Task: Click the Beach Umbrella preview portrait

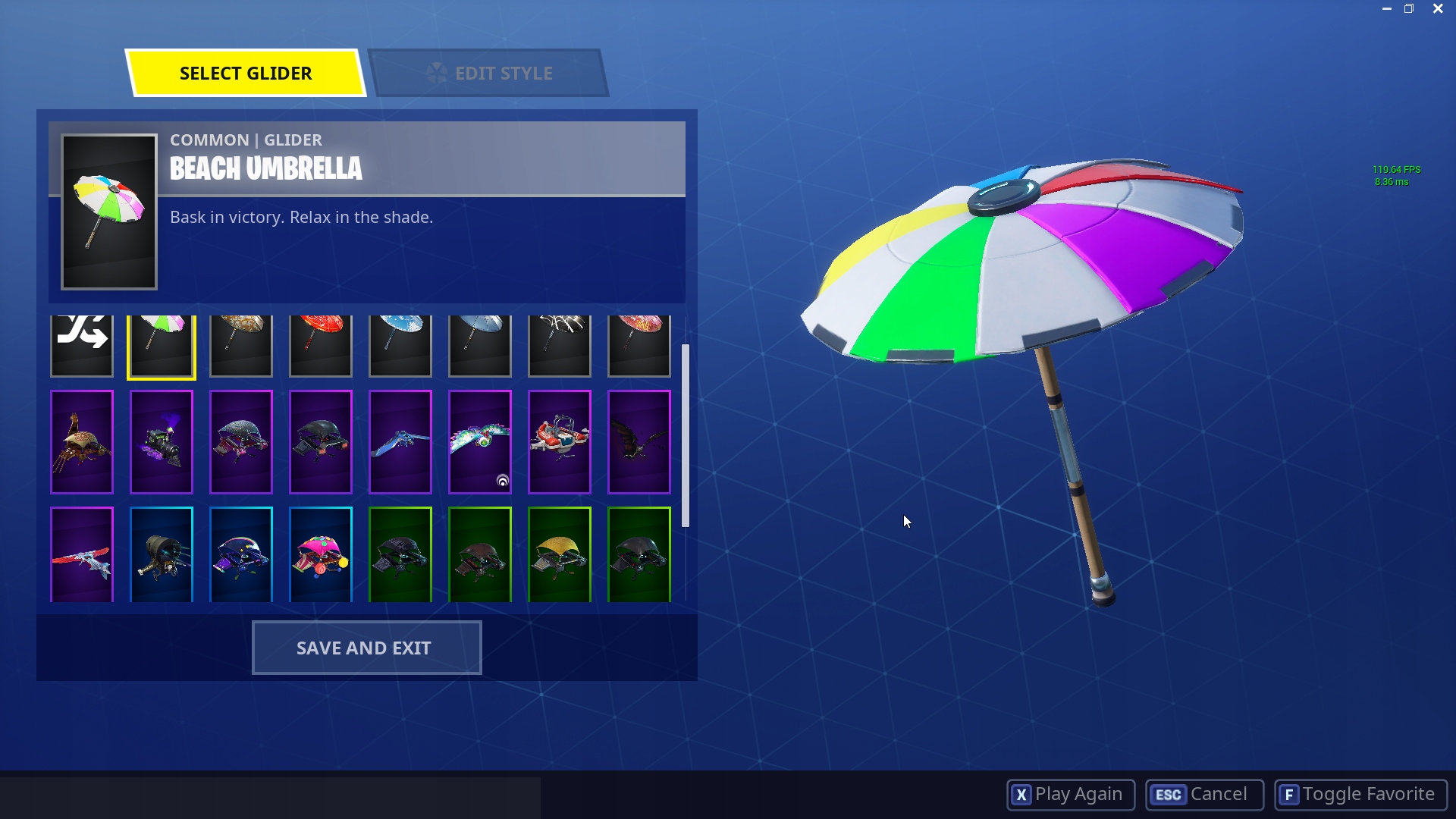Action: coord(108,212)
